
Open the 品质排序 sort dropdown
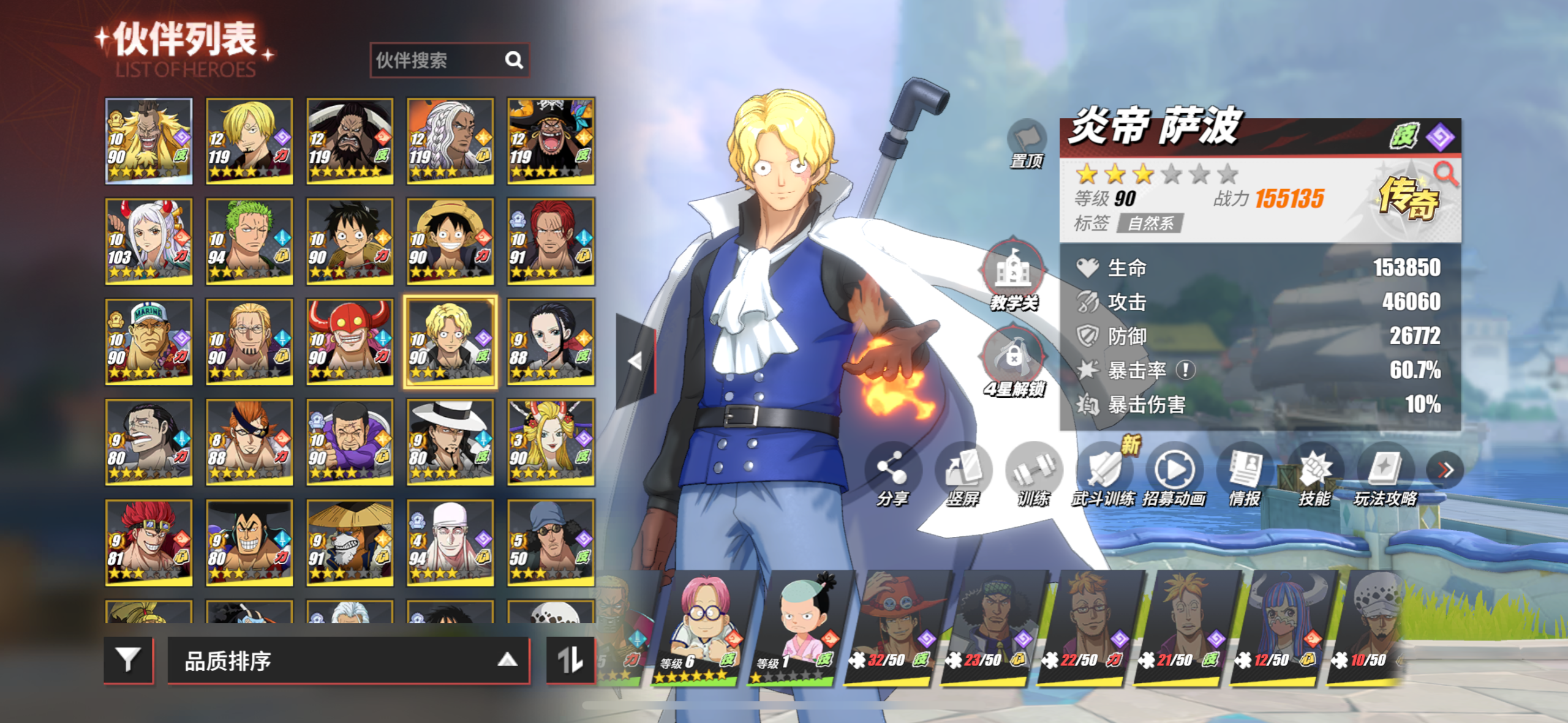coord(348,660)
